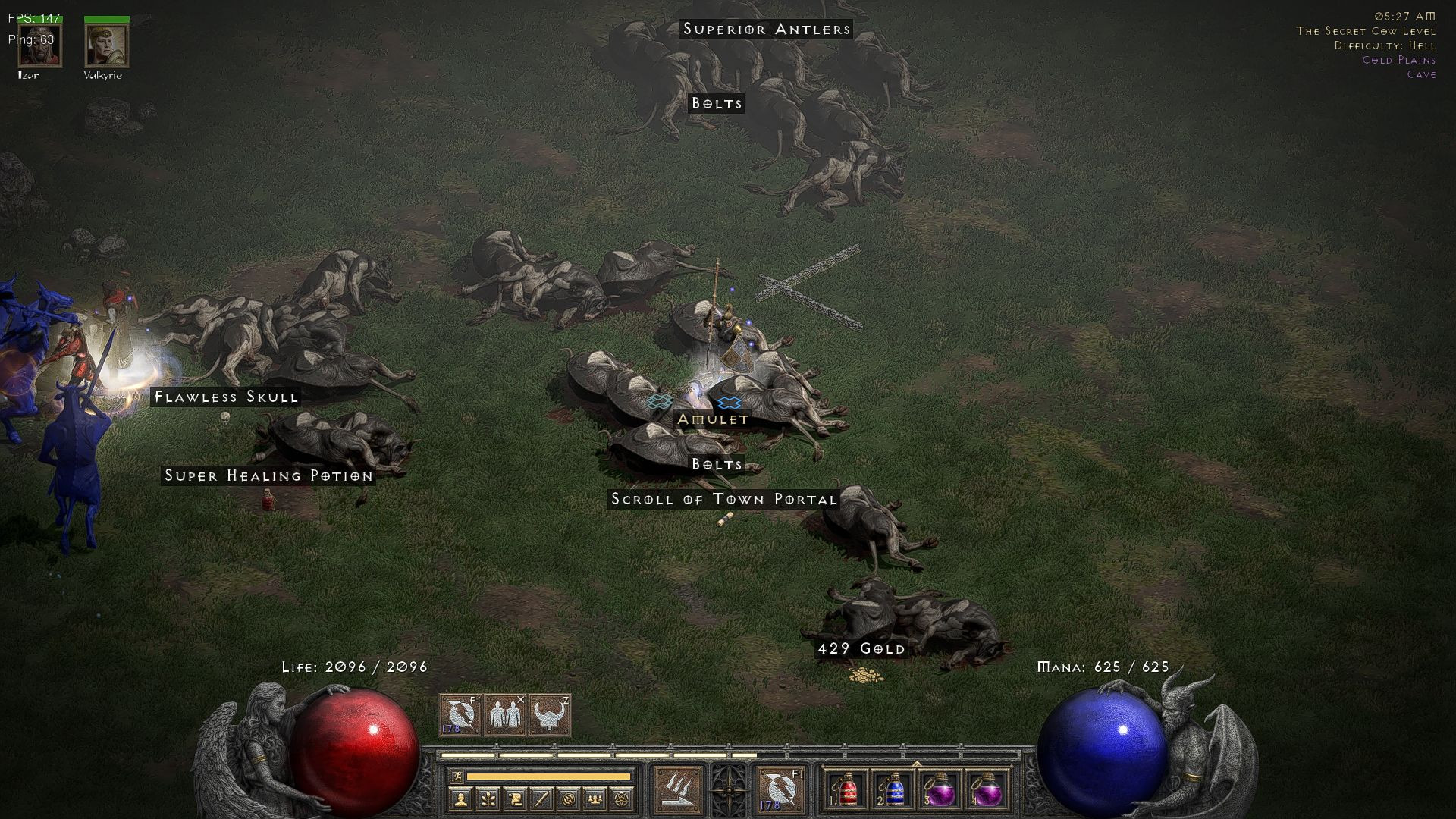Use the purple rejuvenation potion in slot 4
Screen dimensions: 1456x819
click(x=987, y=790)
